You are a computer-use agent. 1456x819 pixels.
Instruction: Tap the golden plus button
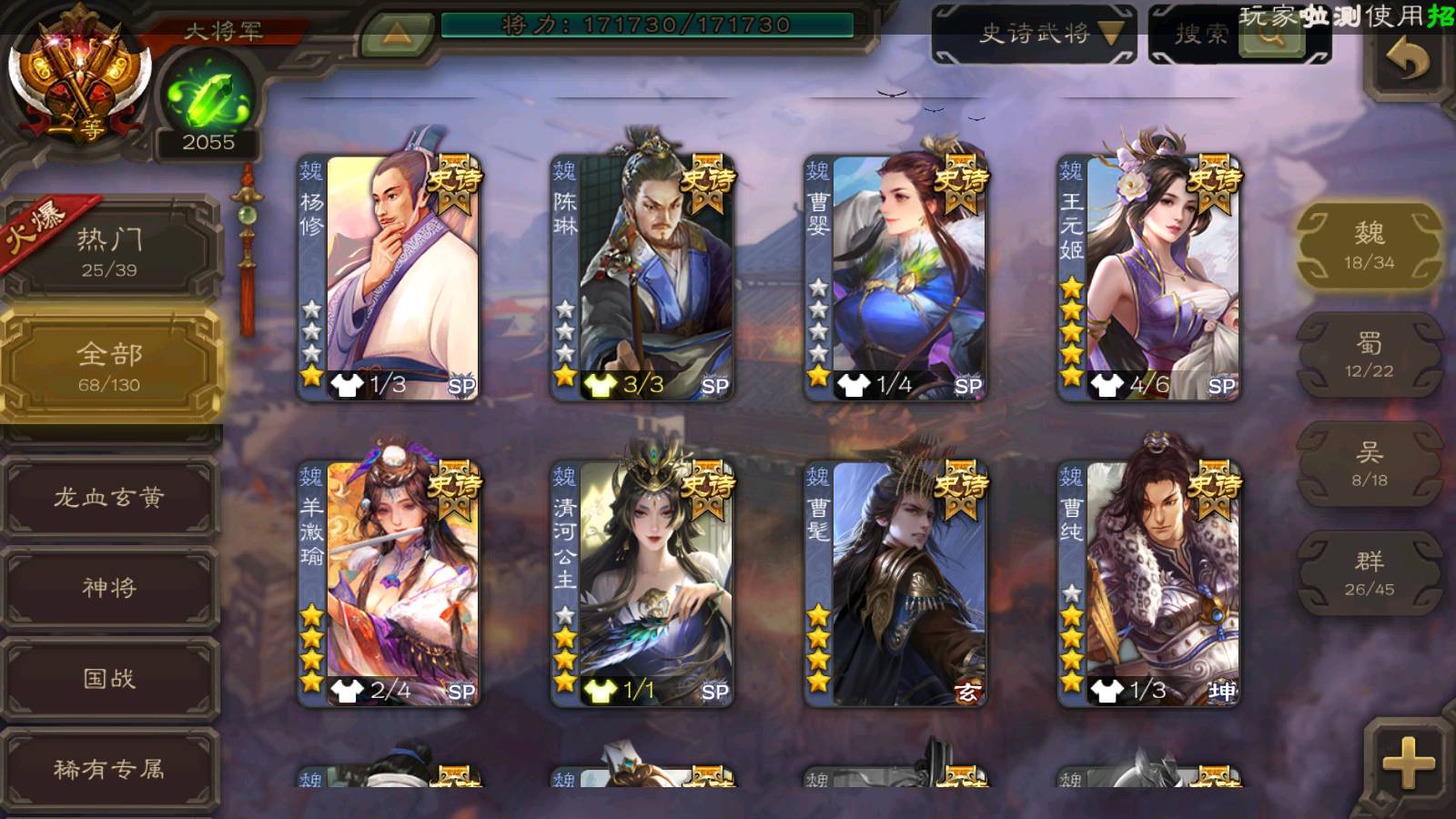1408,763
